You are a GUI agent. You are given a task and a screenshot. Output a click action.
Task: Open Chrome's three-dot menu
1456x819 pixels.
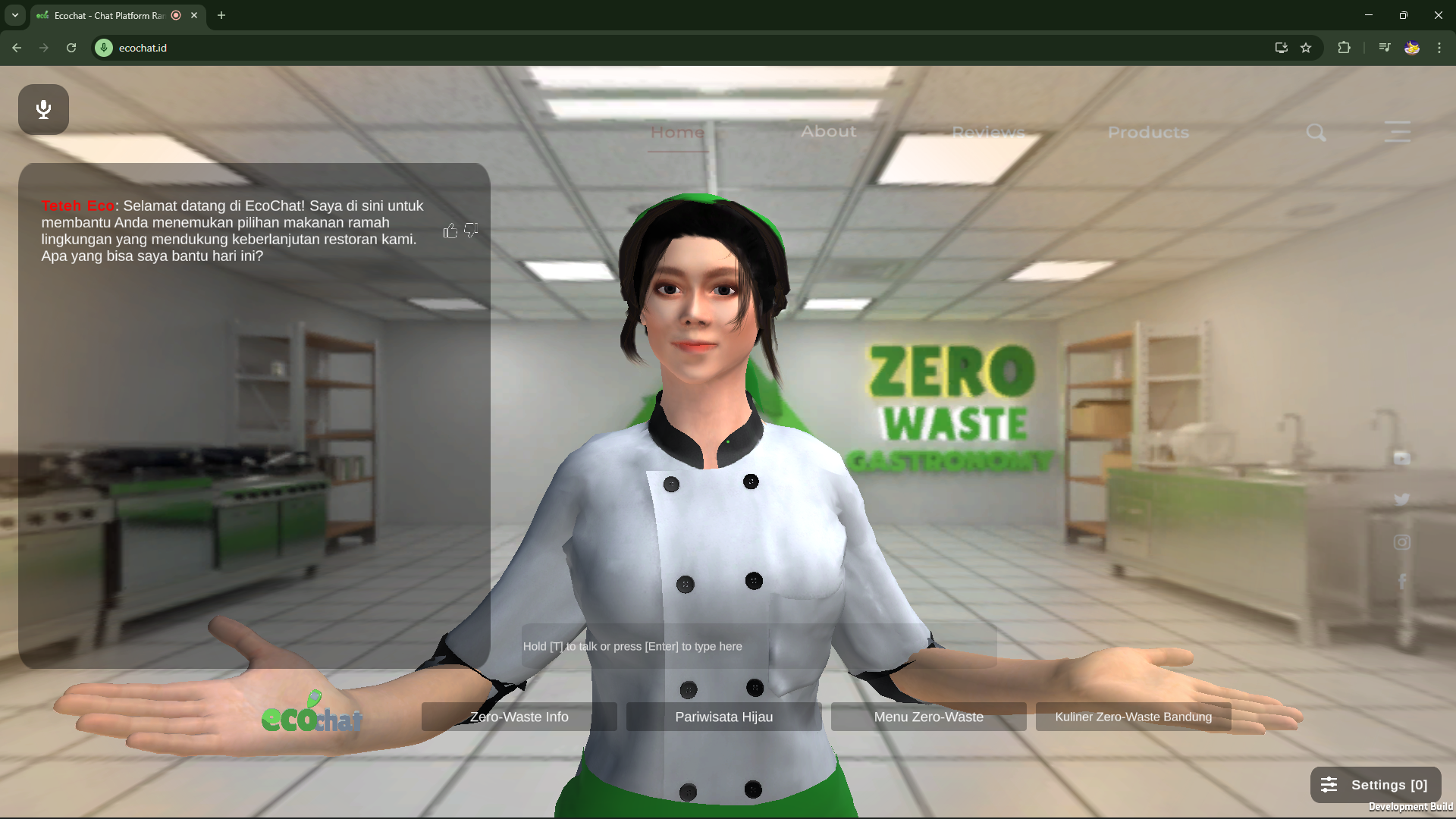click(x=1439, y=48)
